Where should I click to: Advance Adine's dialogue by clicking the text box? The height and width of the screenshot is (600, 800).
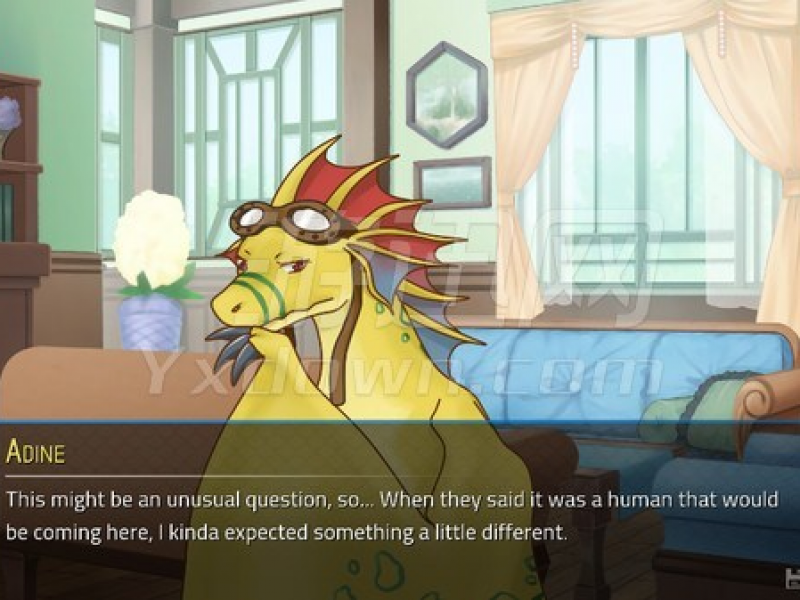pos(400,515)
